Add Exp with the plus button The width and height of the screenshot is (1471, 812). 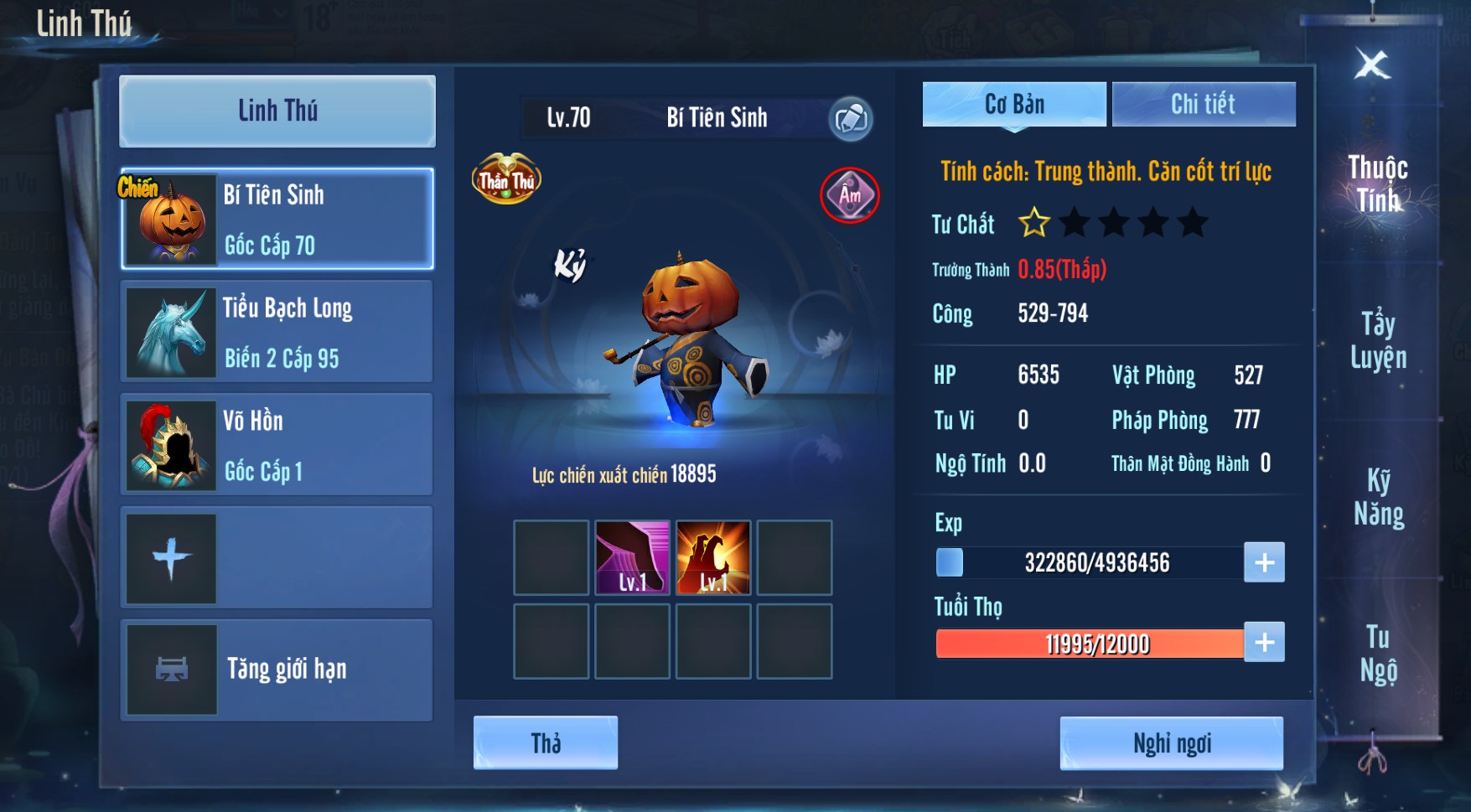click(x=1264, y=562)
